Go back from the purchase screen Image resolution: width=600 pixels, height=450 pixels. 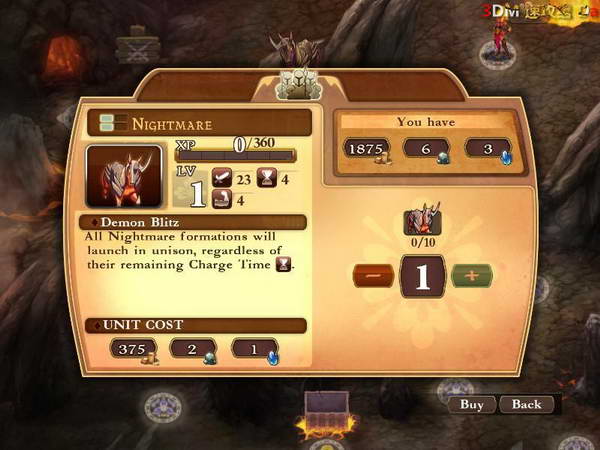526,405
